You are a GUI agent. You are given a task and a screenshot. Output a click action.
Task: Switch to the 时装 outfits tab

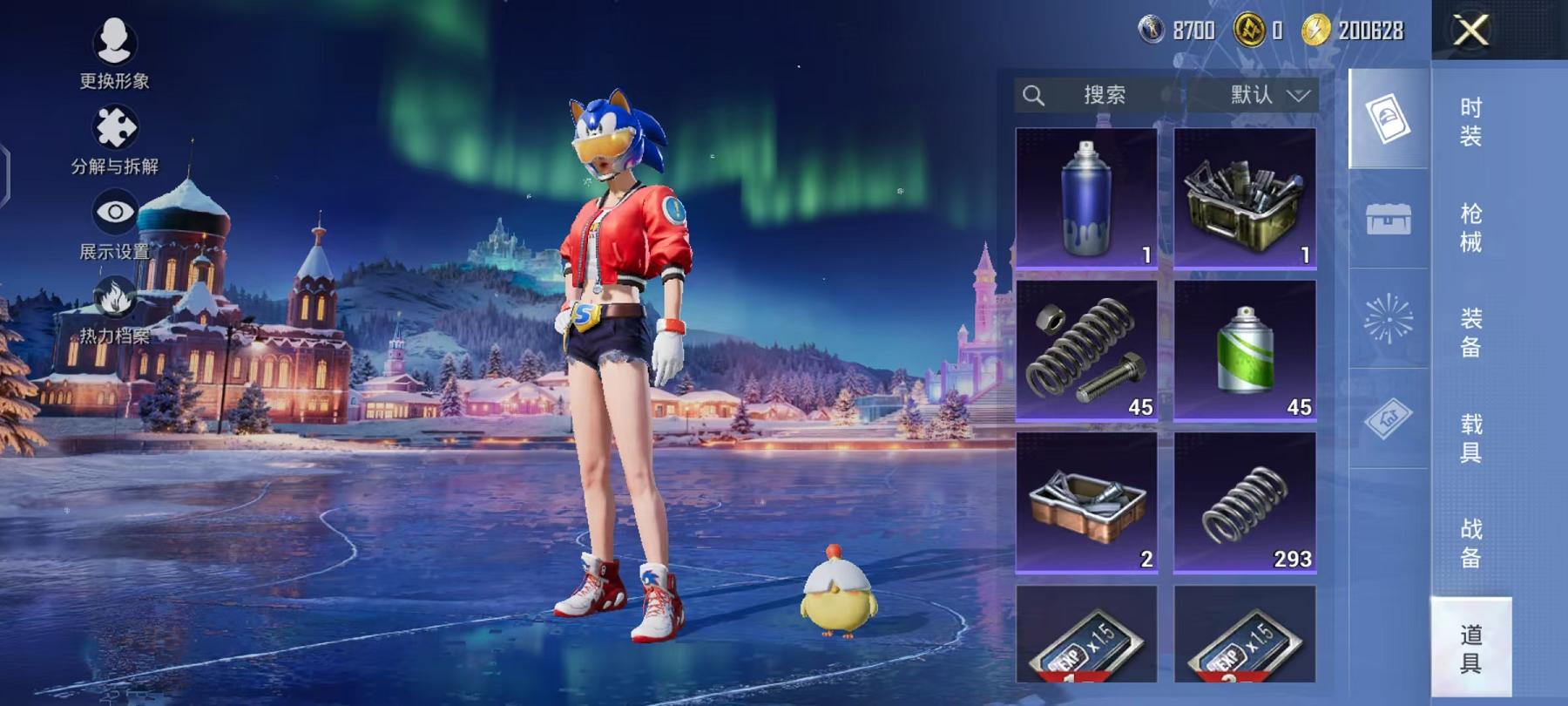pos(1470,121)
